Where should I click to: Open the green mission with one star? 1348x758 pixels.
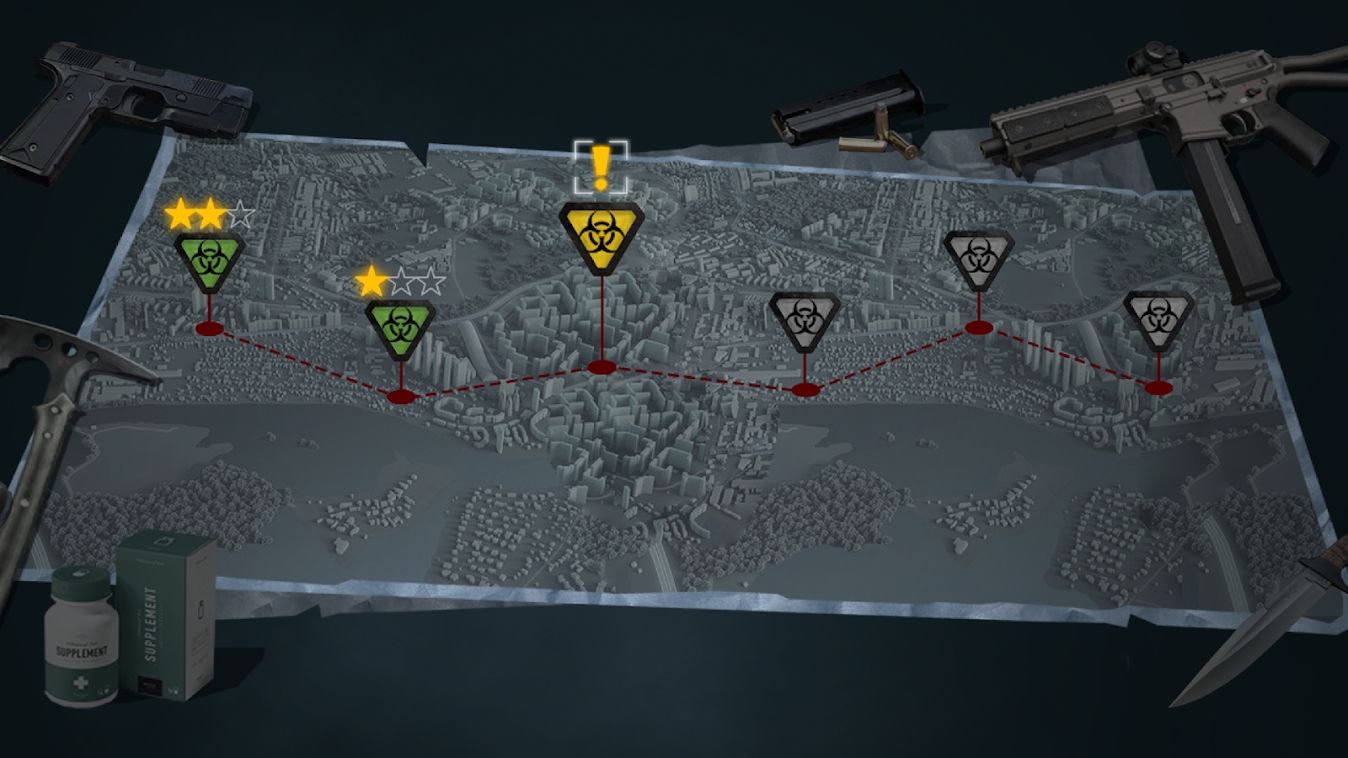click(x=399, y=326)
